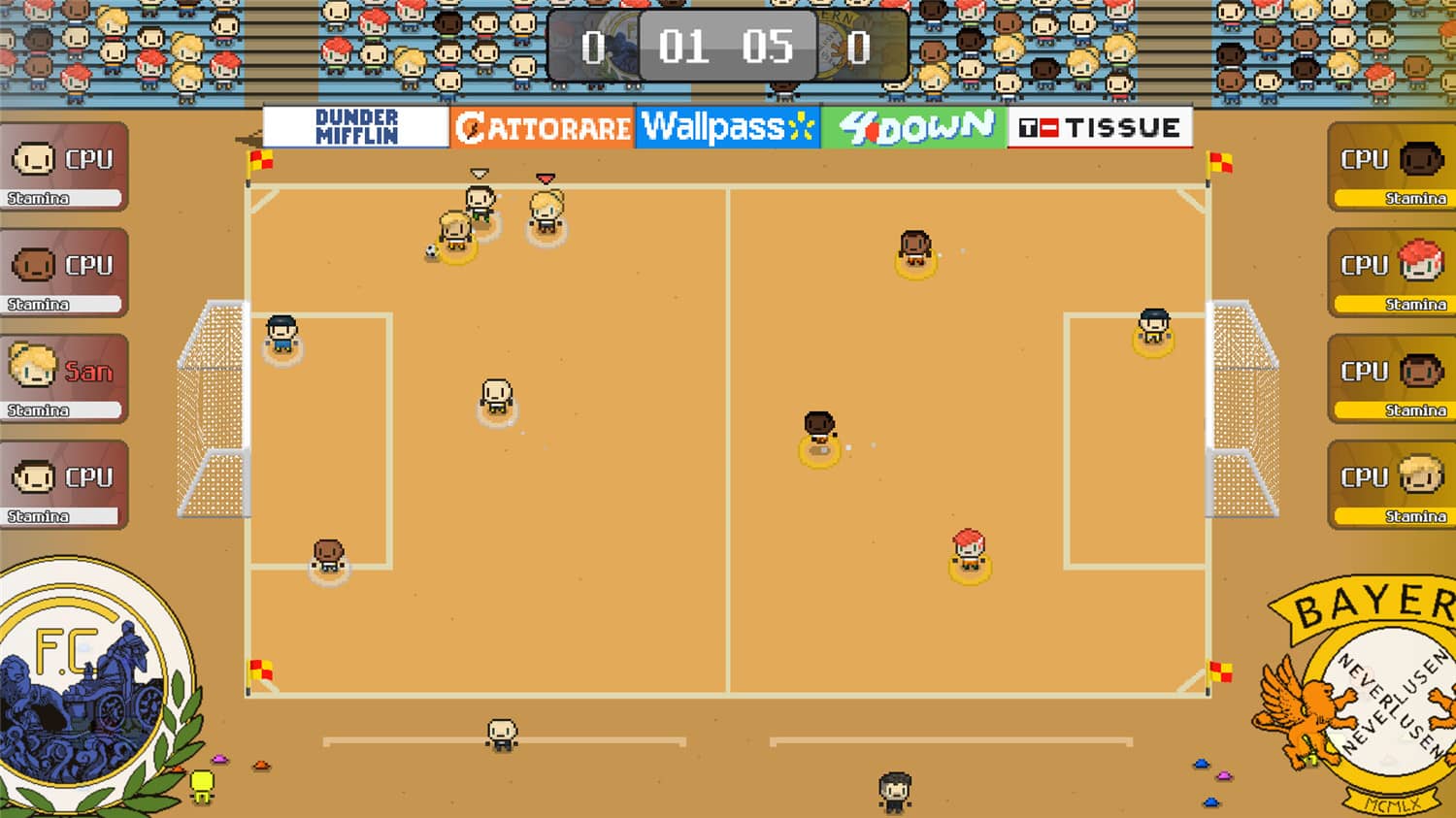Select the soccer ball near the top players
The width and height of the screenshot is (1456, 818).
[x=433, y=252]
